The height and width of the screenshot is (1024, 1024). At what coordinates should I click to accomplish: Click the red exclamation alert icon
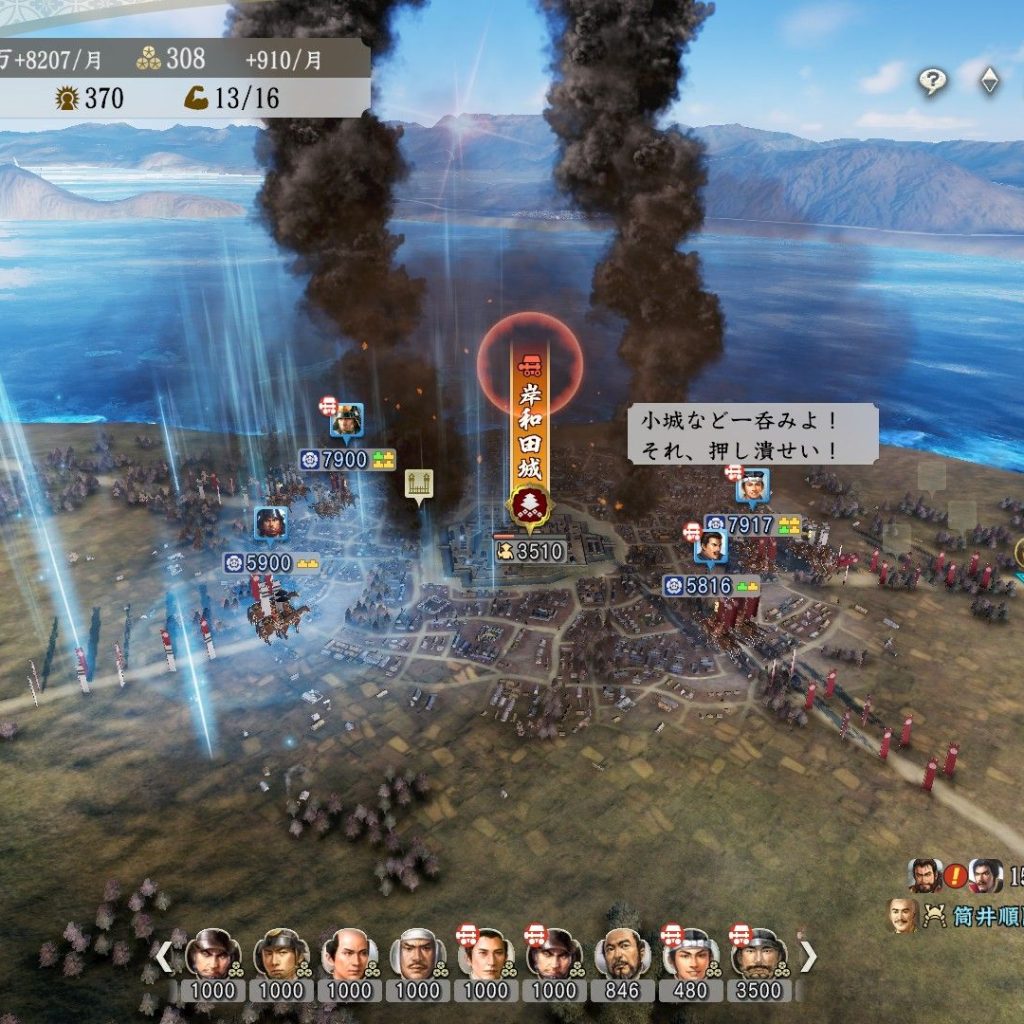pyautogui.click(x=955, y=876)
